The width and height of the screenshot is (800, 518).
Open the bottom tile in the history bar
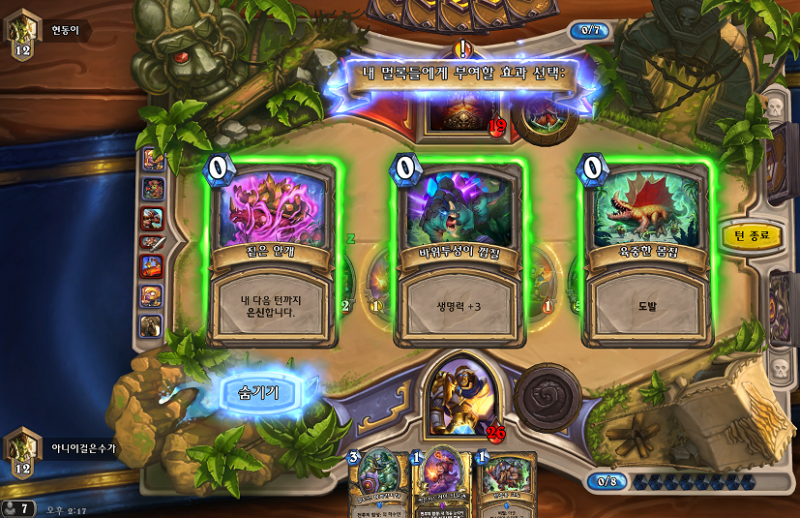152,325
